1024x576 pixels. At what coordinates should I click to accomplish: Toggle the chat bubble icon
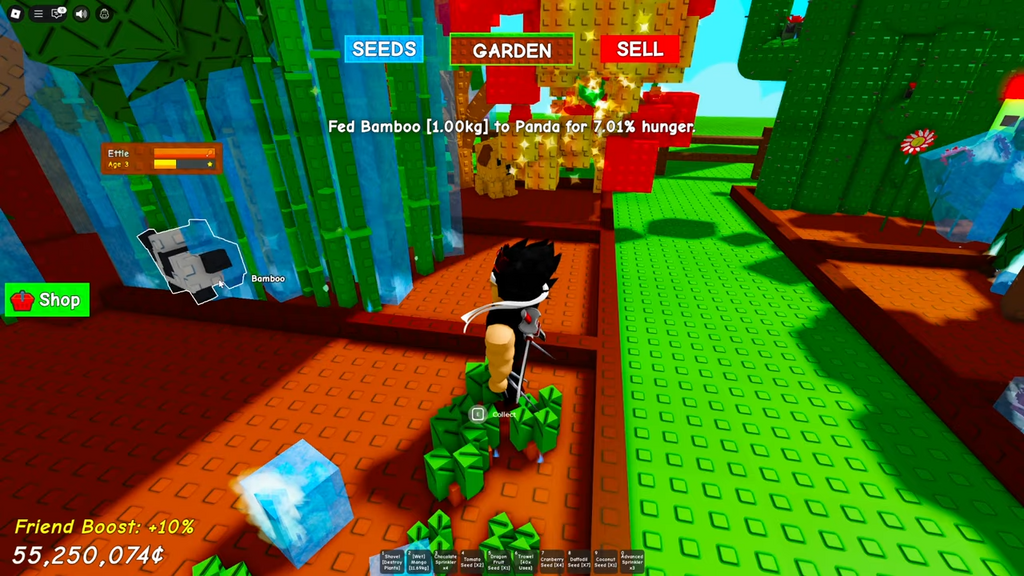point(59,14)
